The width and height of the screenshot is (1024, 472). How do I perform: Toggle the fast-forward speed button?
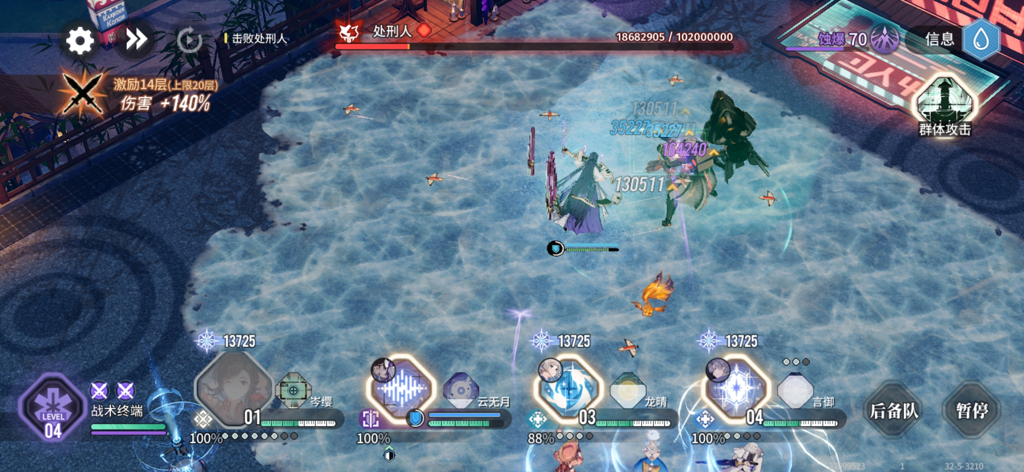(136, 40)
